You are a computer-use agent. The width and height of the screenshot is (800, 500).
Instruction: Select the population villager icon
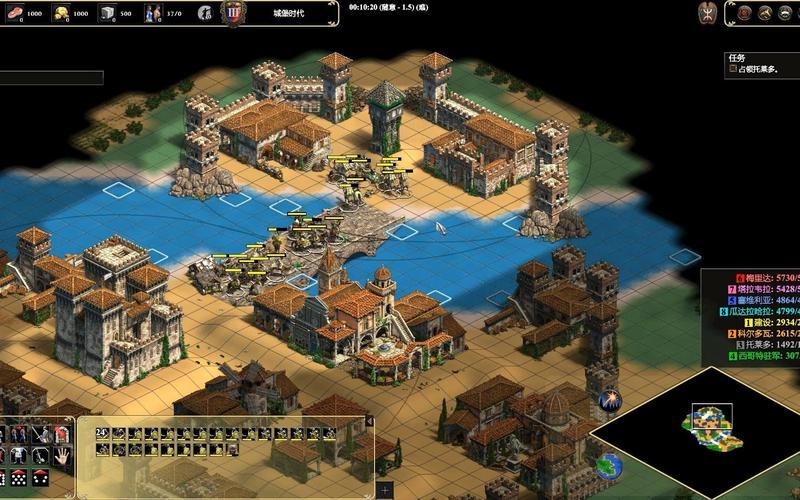tap(153, 13)
